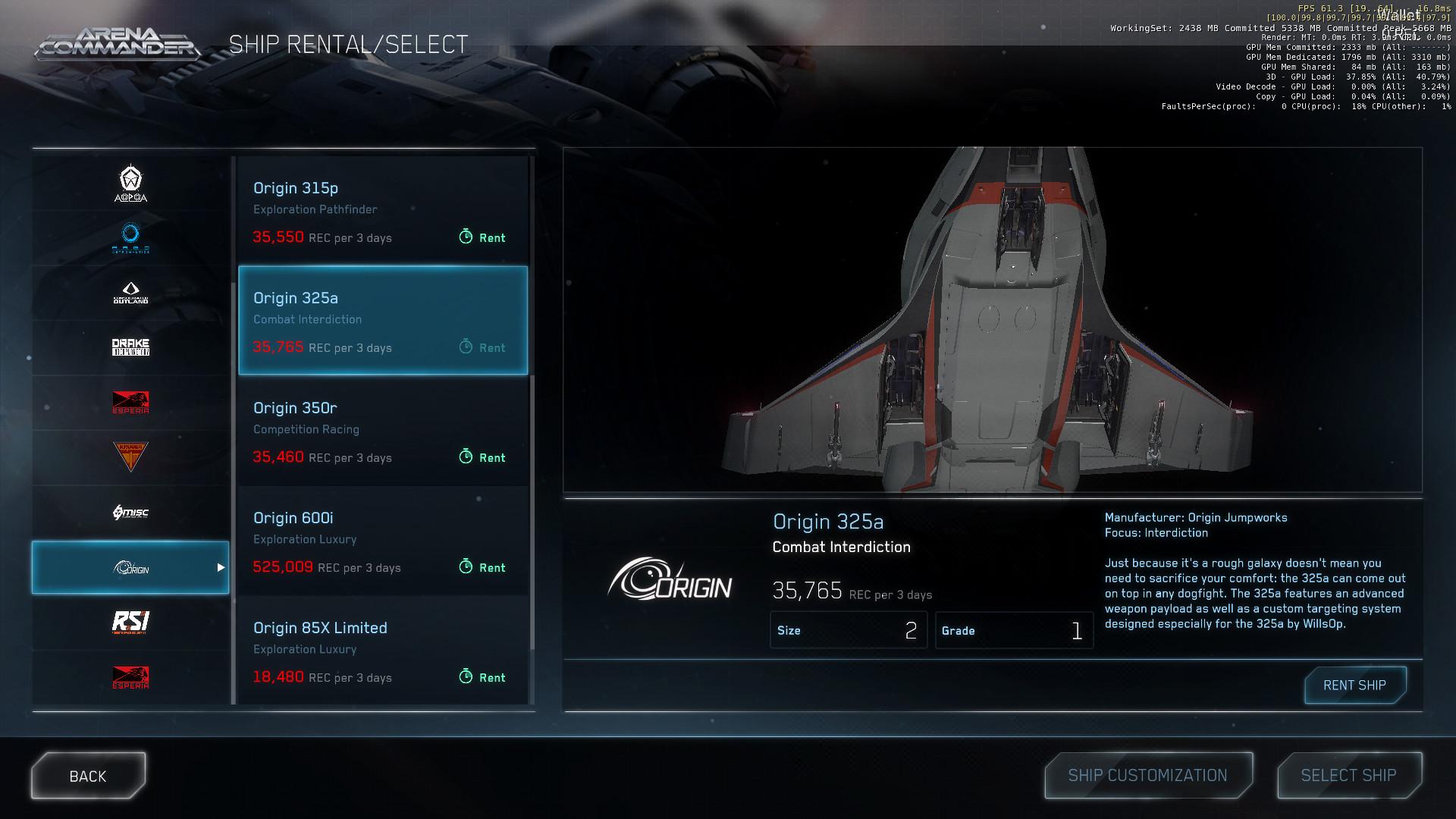Select the MISC manufacturer logo
The width and height of the screenshot is (1456, 819).
pyautogui.click(x=130, y=512)
